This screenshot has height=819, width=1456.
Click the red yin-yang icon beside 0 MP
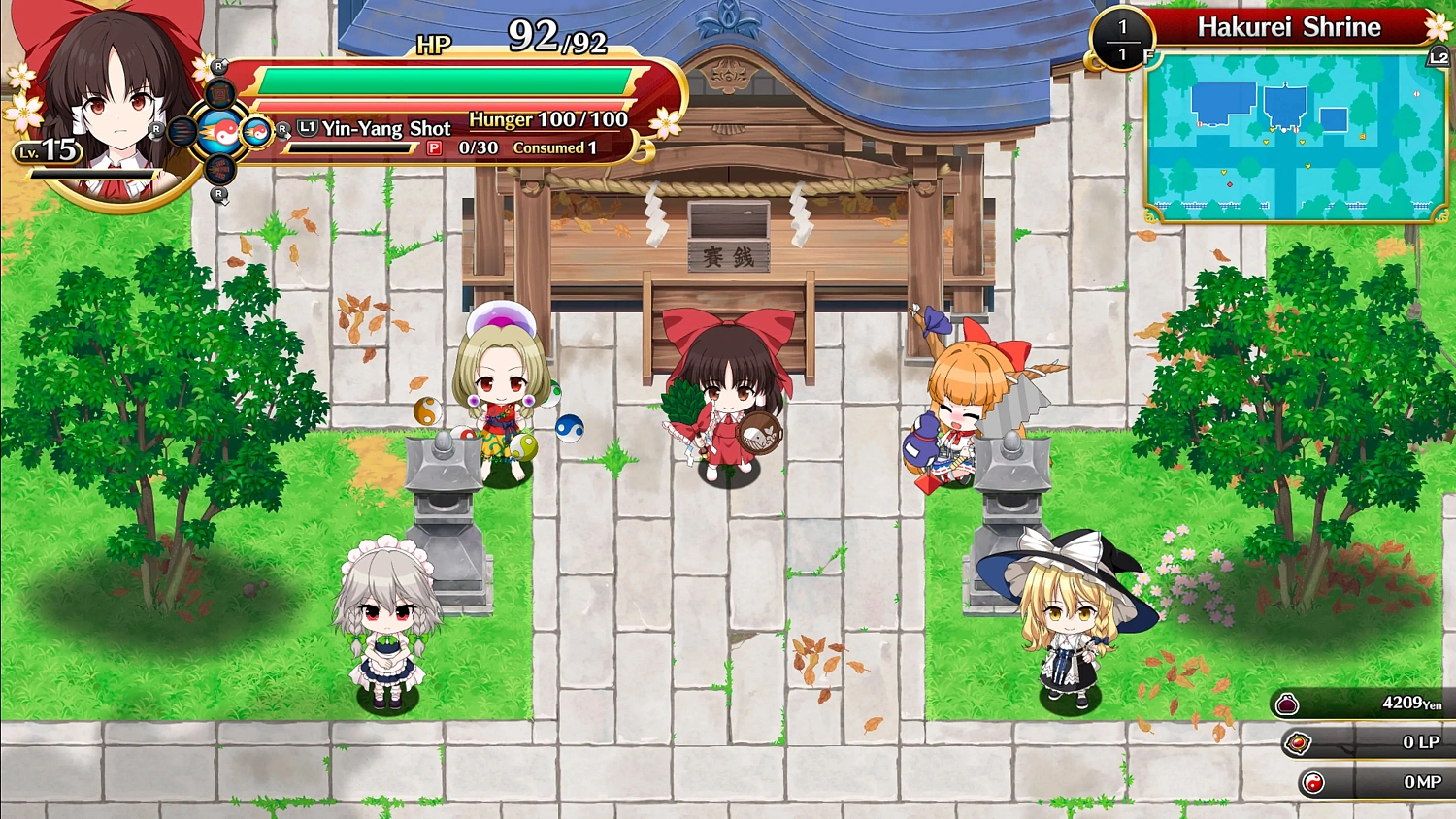click(1315, 781)
